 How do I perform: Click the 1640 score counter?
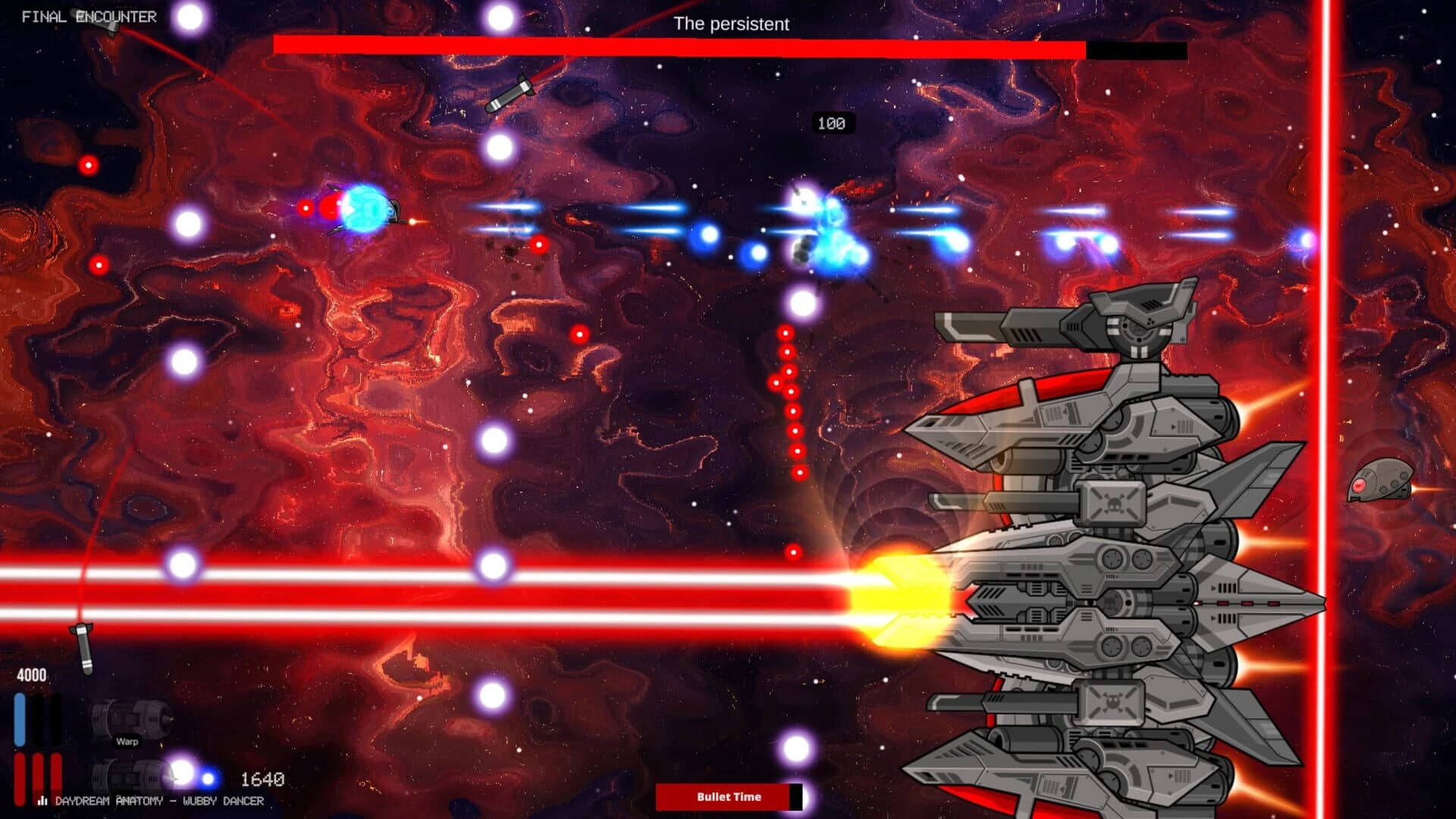tap(262, 777)
